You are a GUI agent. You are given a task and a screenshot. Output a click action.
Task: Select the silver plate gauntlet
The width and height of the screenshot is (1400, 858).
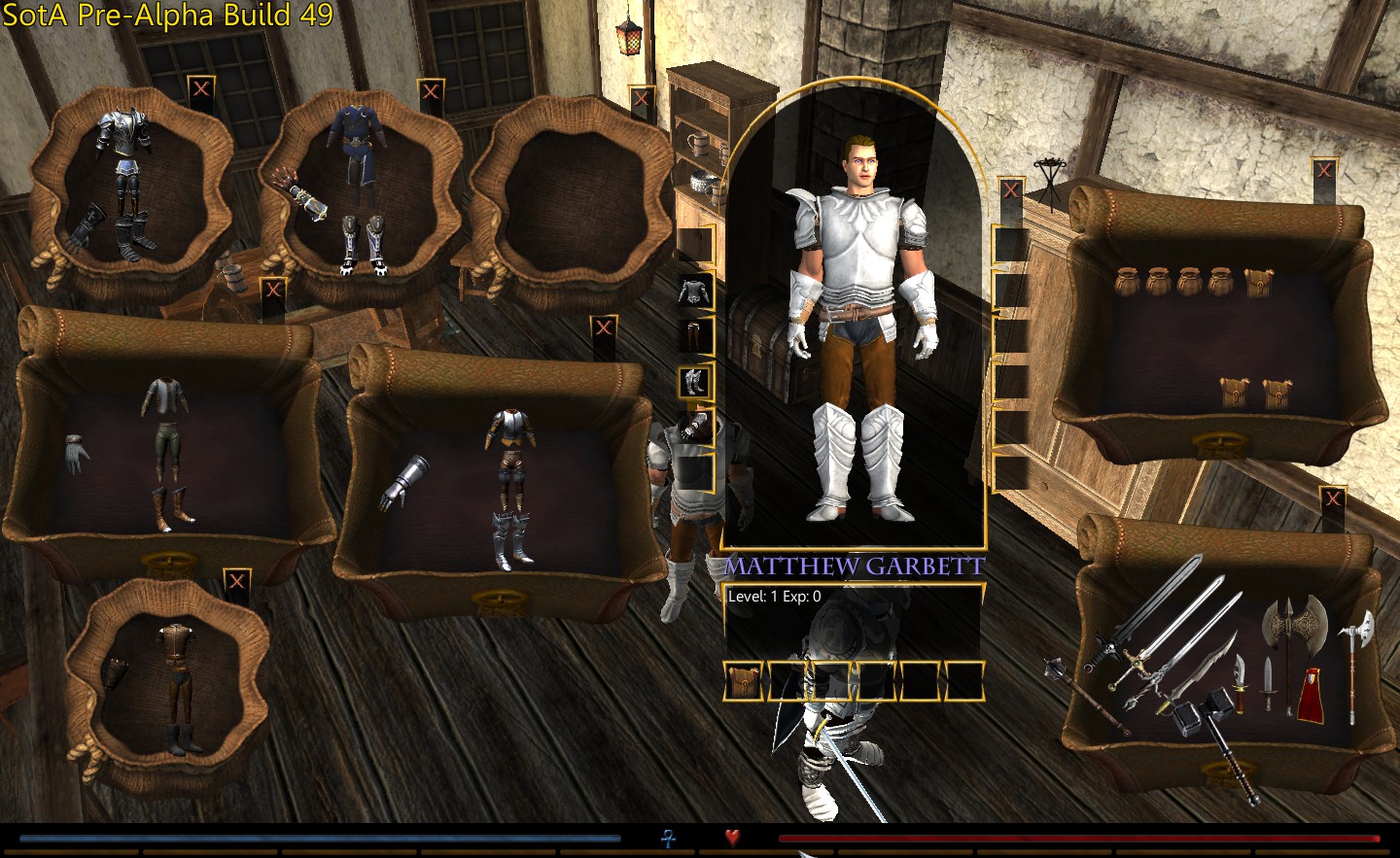coord(407,483)
